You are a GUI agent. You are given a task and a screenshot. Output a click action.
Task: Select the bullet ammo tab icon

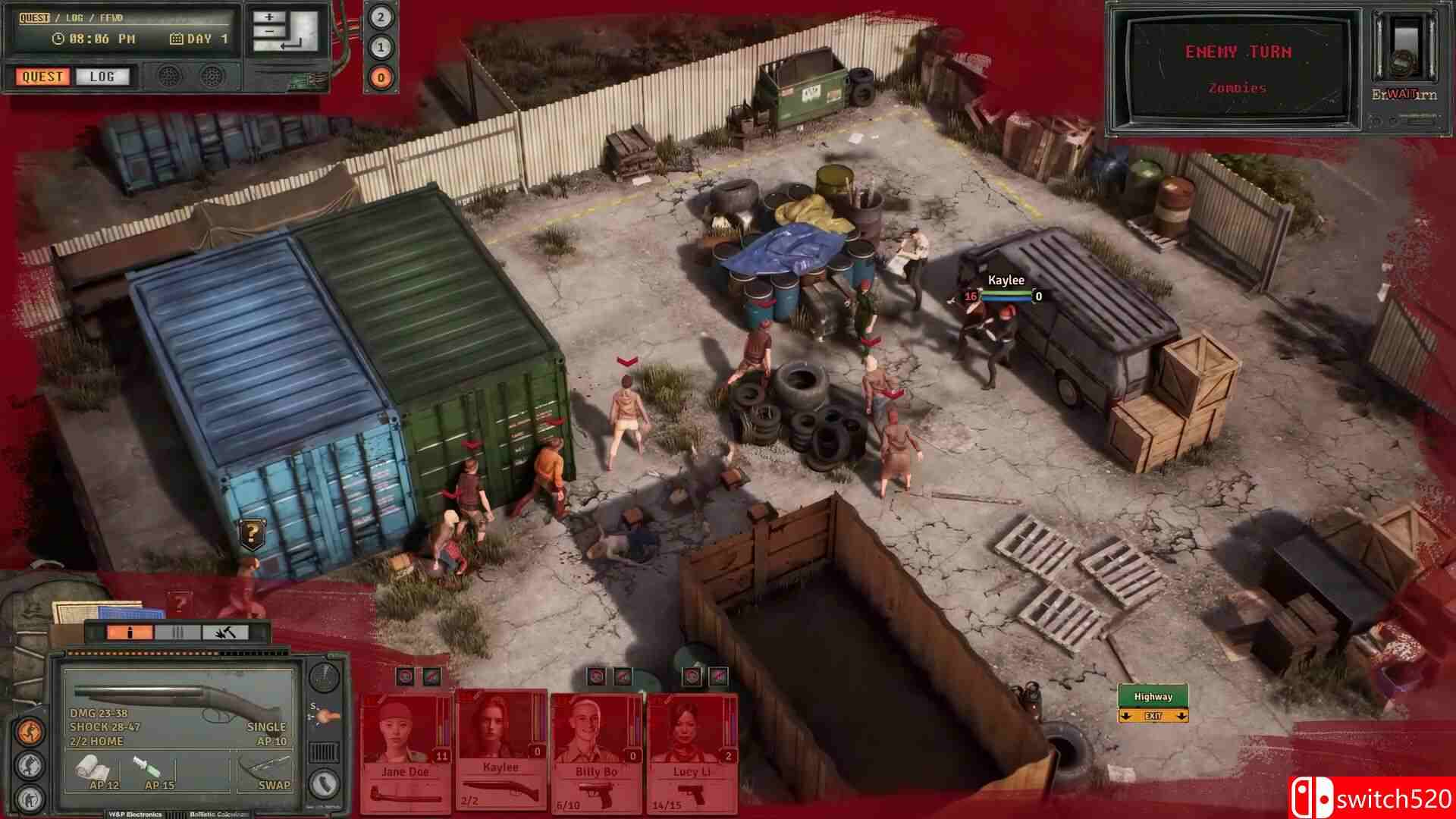130,632
